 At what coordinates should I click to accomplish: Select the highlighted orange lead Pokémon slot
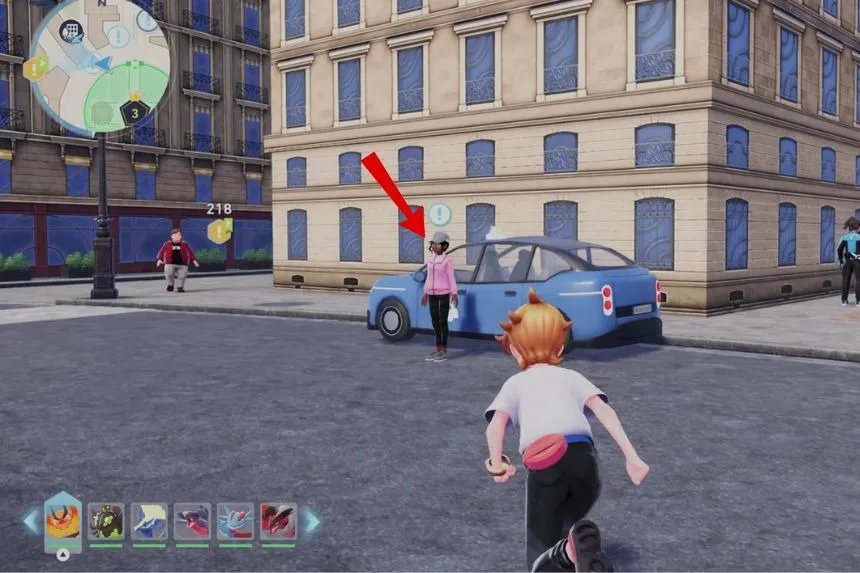click(62, 521)
